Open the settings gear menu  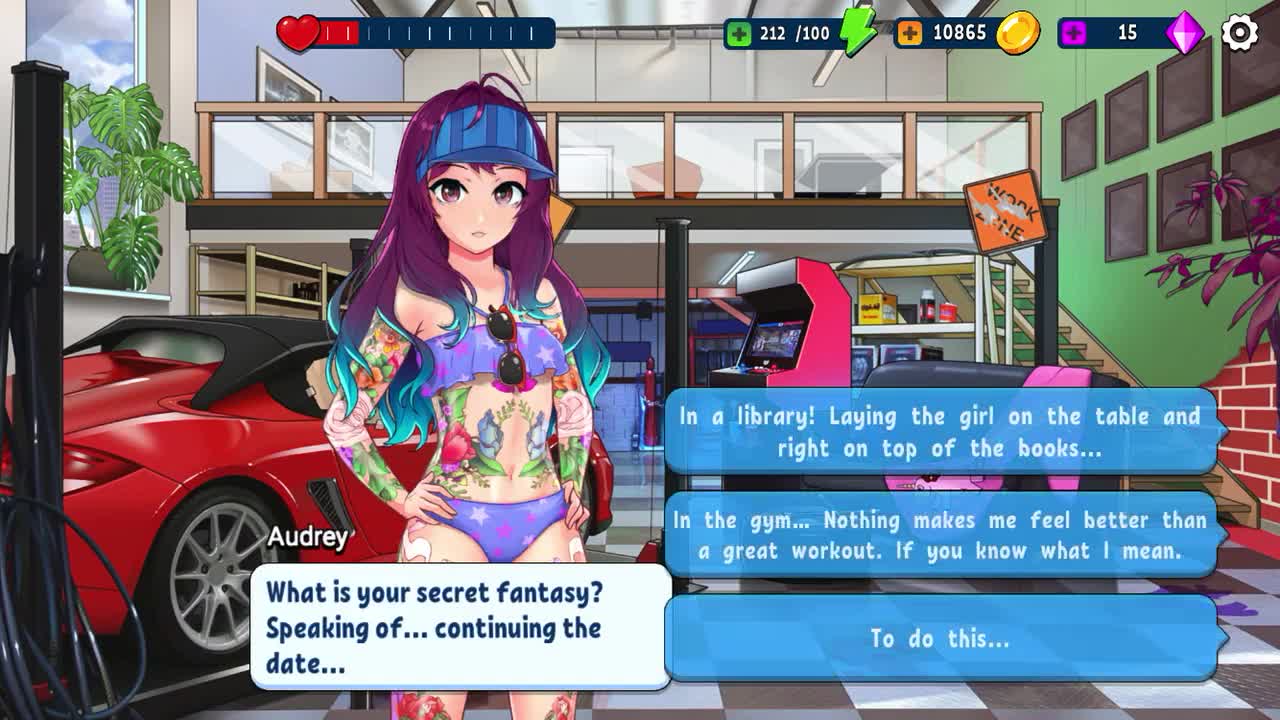pyautogui.click(x=1239, y=33)
